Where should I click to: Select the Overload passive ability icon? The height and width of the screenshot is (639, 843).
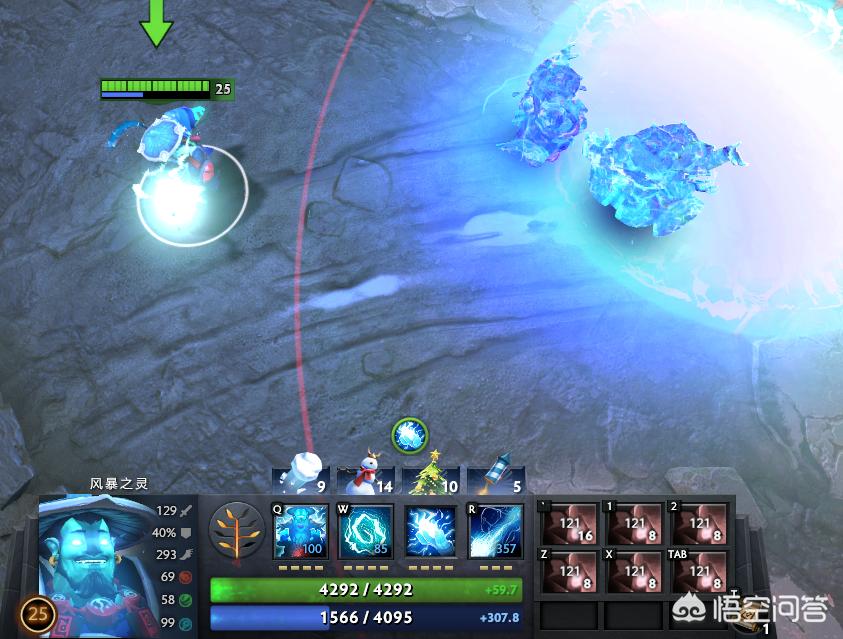(431, 531)
